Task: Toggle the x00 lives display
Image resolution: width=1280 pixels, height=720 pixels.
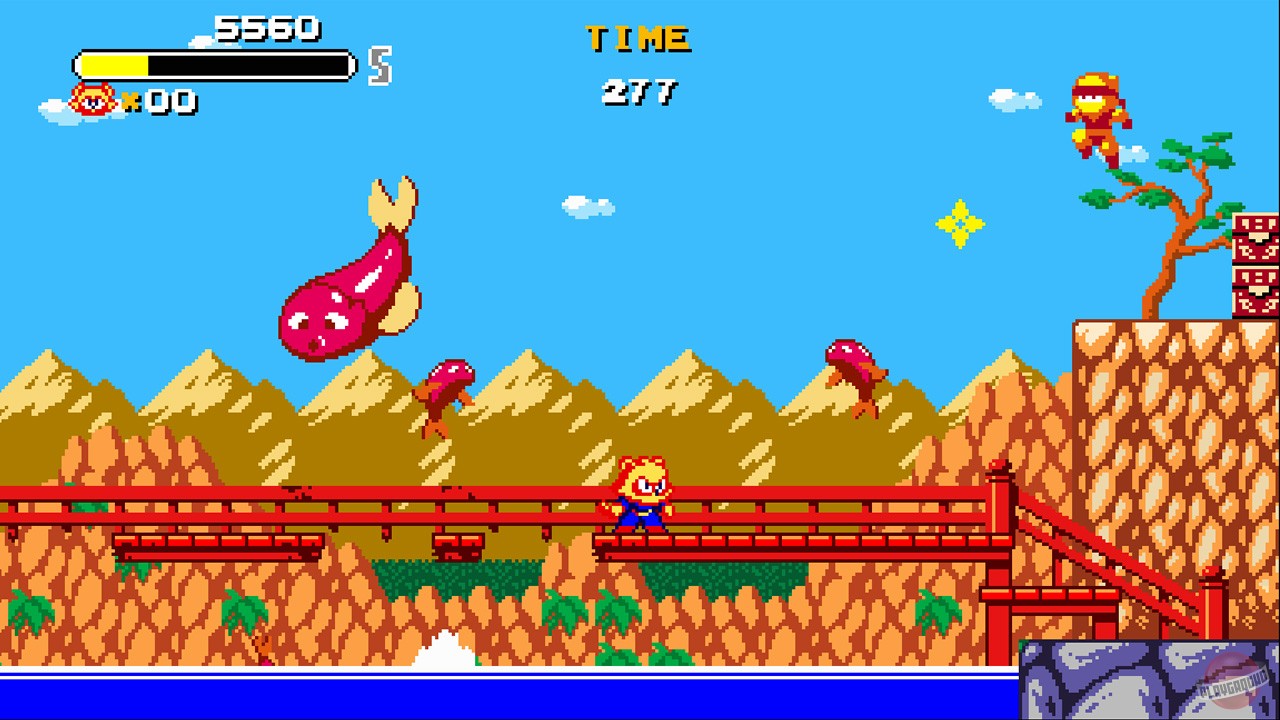Action: pos(160,101)
